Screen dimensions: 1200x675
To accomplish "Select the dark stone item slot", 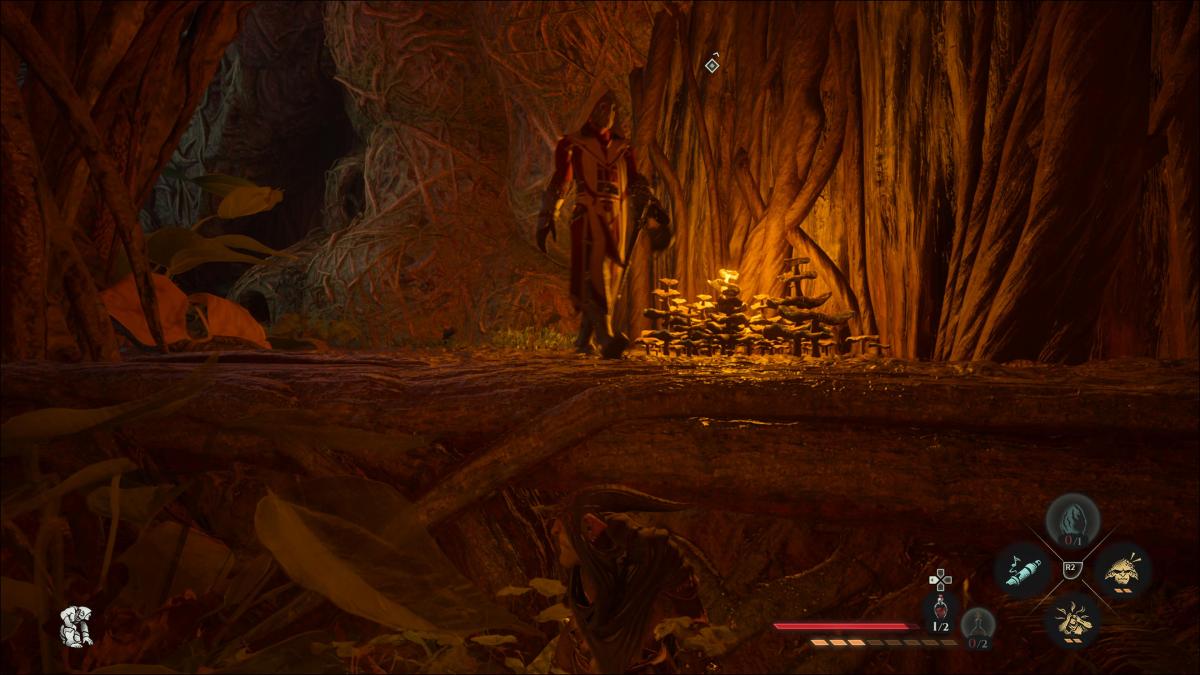I will pos(1073,520).
